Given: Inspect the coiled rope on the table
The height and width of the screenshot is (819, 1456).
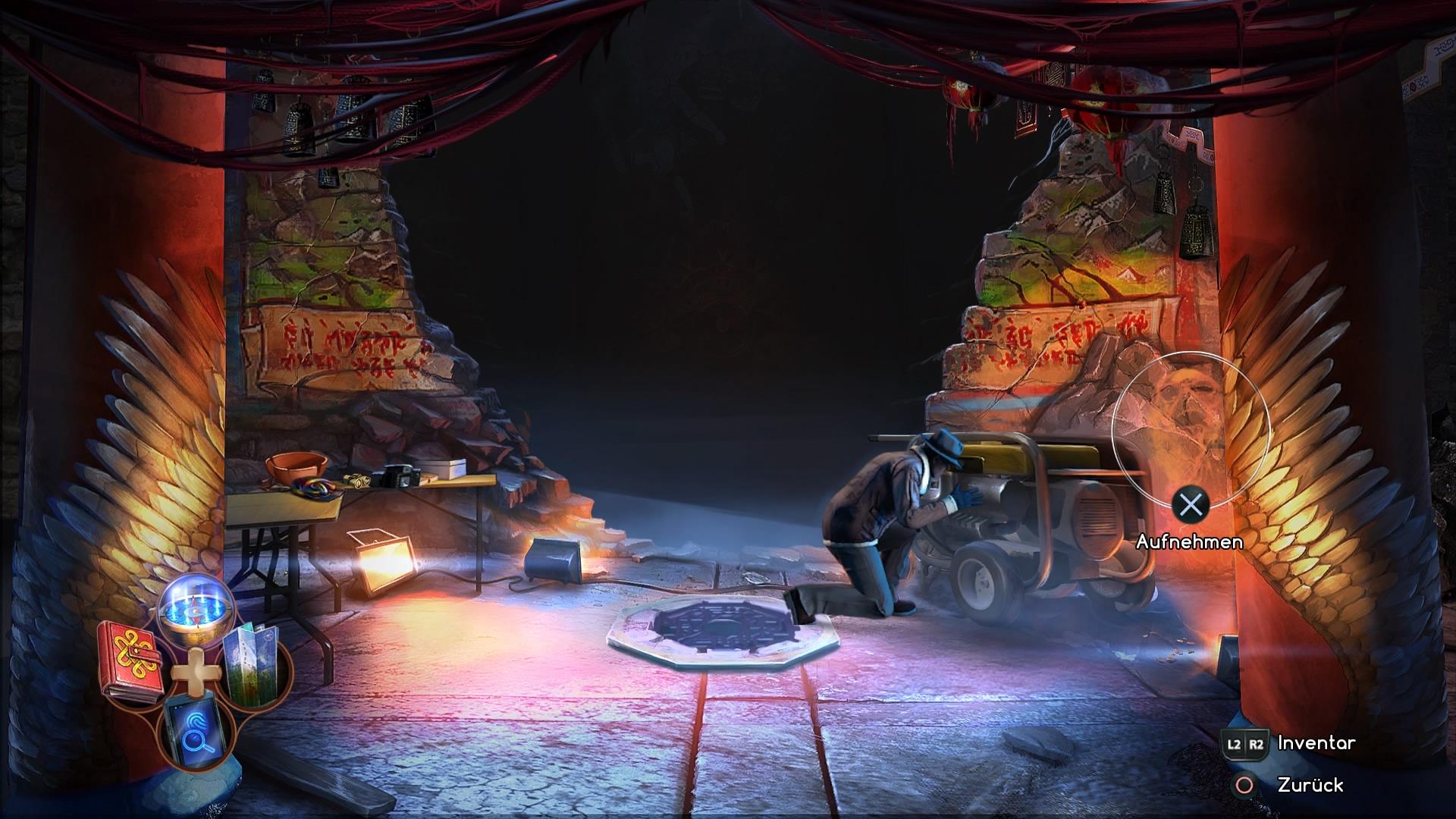Looking at the screenshot, I should (x=312, y=489).
